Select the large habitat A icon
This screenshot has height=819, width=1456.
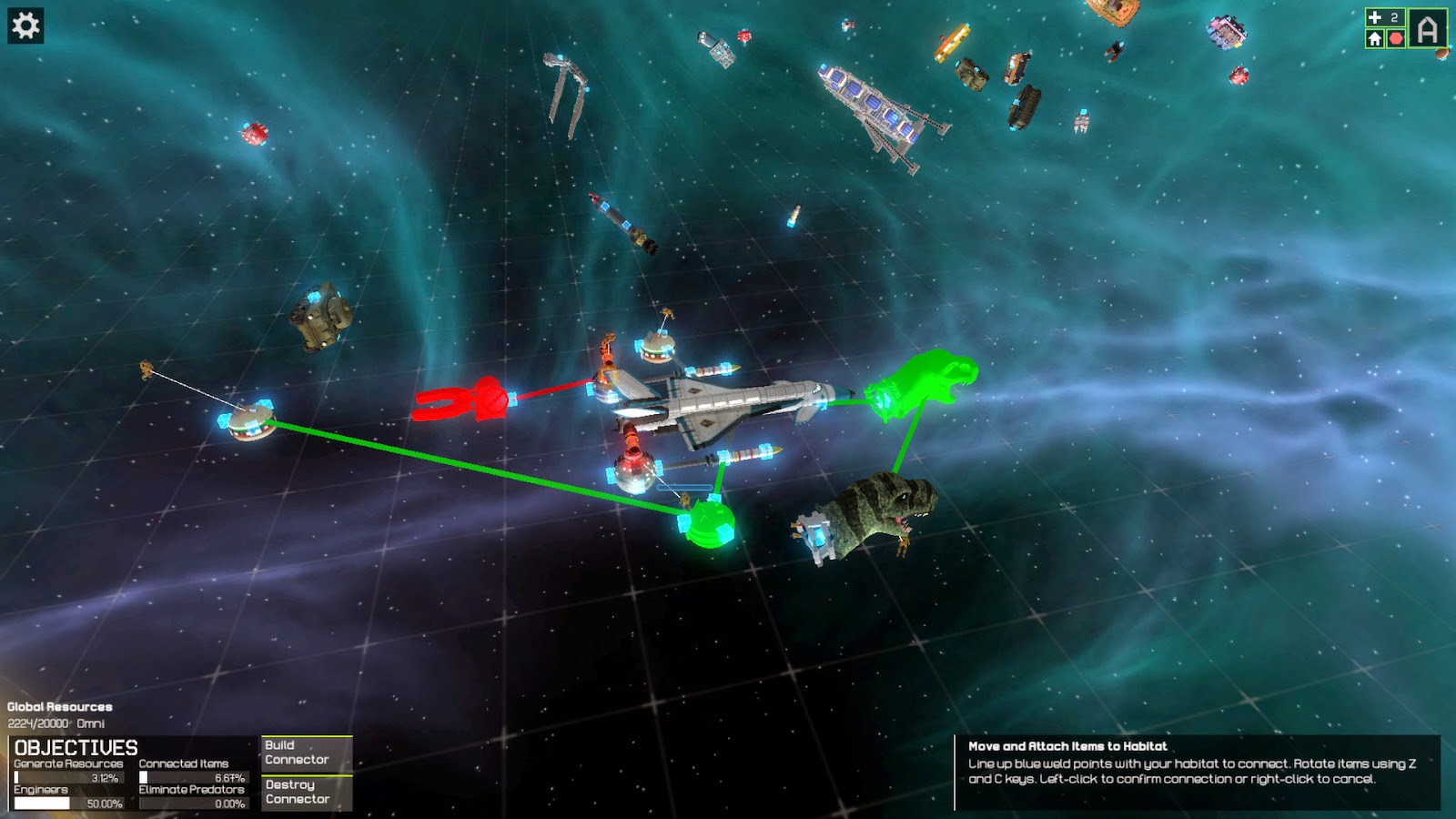(x=1428, y=28)
